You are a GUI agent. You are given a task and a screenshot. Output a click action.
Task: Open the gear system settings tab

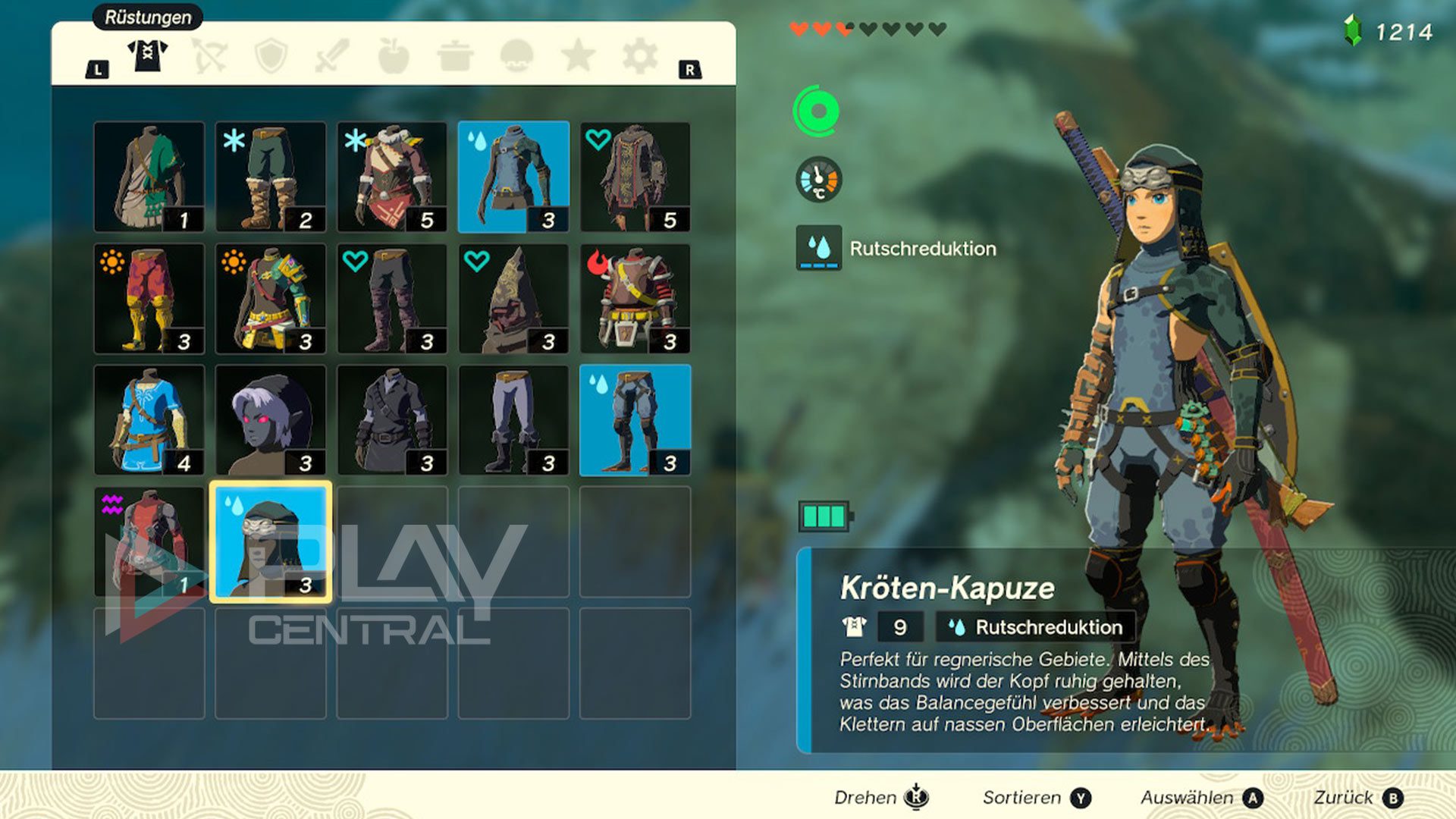[639, 56]
